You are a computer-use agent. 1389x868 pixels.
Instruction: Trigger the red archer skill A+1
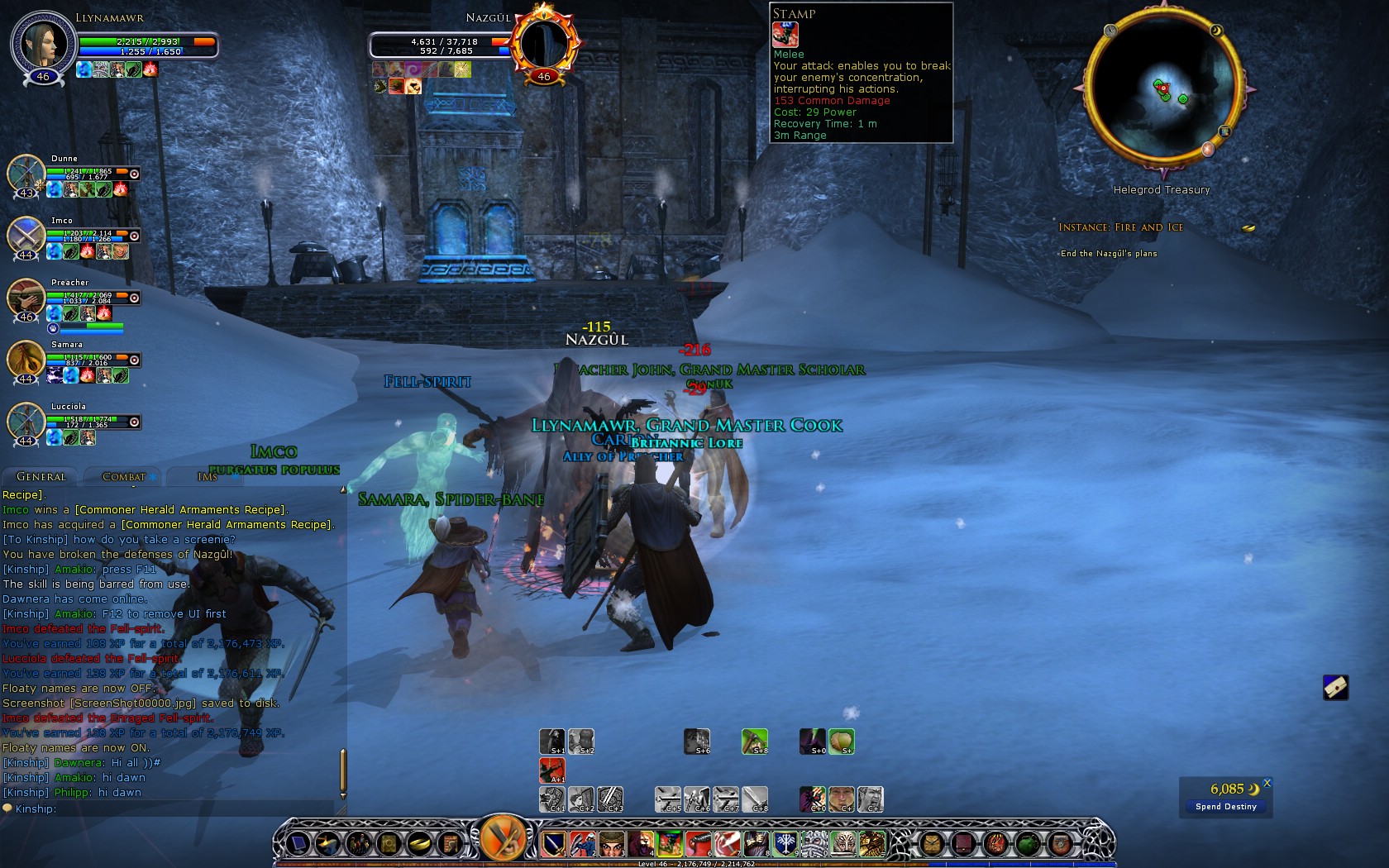pyautogui.click(x=552, y=770)
